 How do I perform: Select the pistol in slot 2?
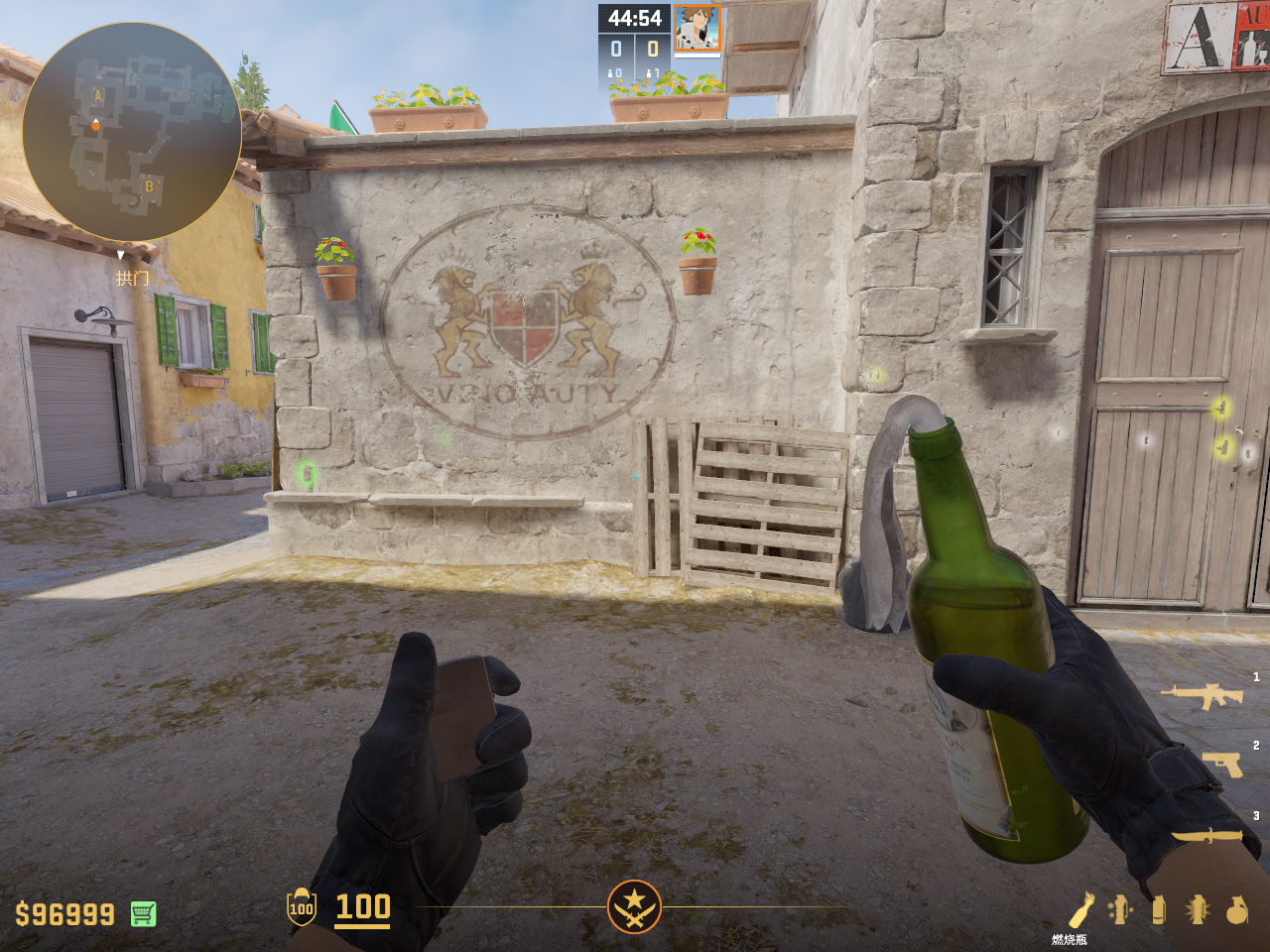(1222, 764)
